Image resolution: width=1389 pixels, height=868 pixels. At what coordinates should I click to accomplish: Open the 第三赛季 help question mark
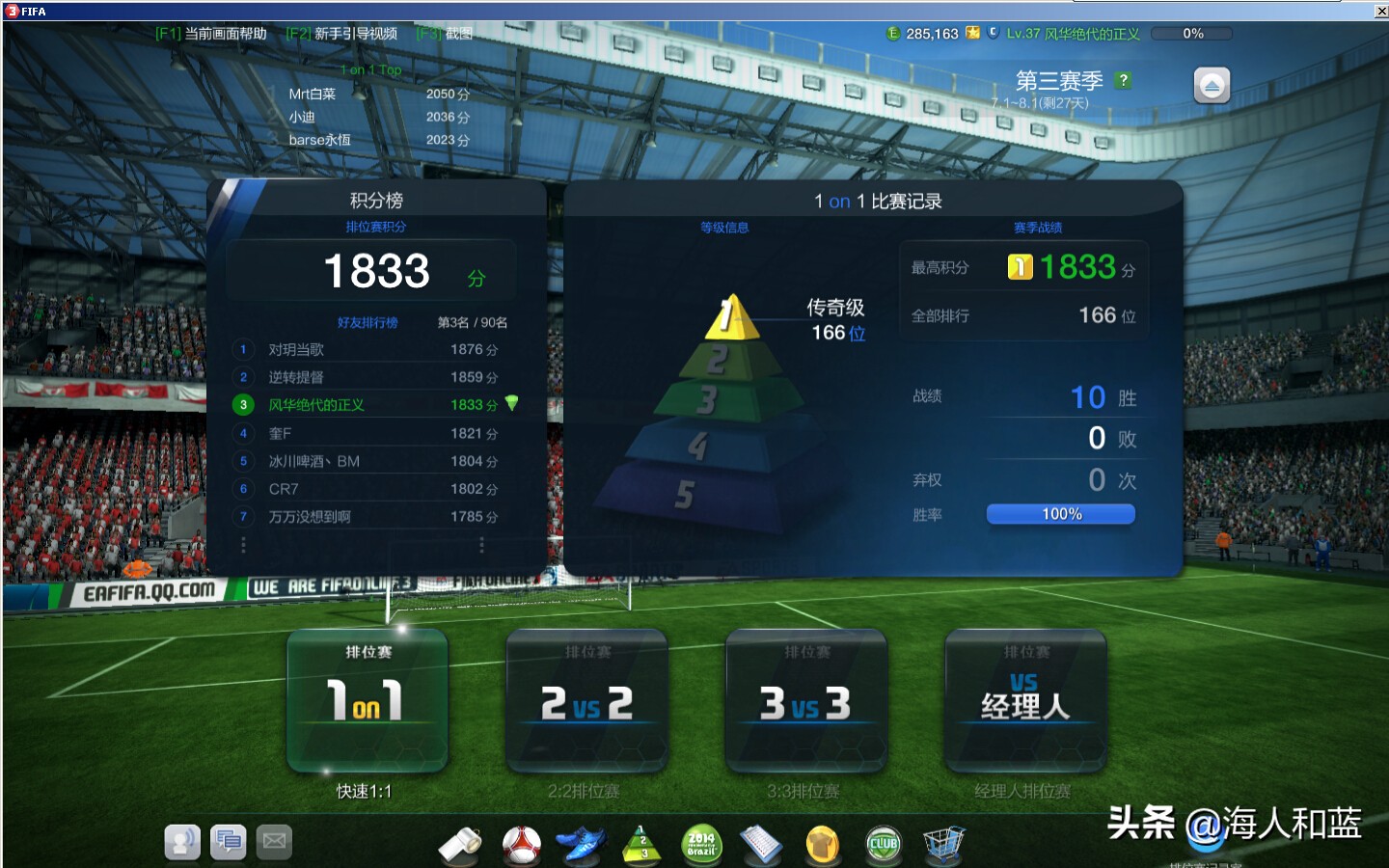tap(1123, 81)
